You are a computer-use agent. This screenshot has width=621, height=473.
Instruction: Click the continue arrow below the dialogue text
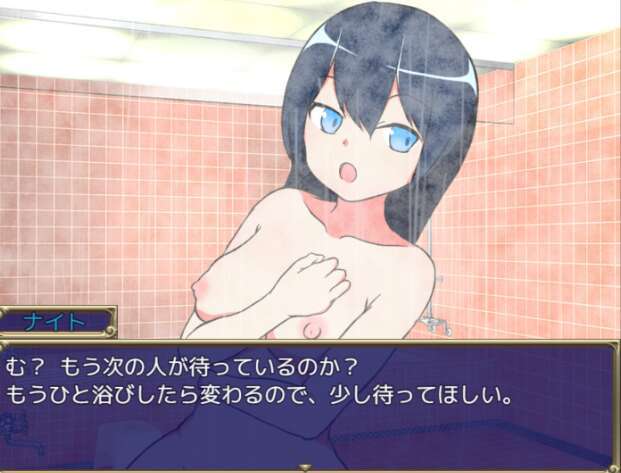pos(306,466)
